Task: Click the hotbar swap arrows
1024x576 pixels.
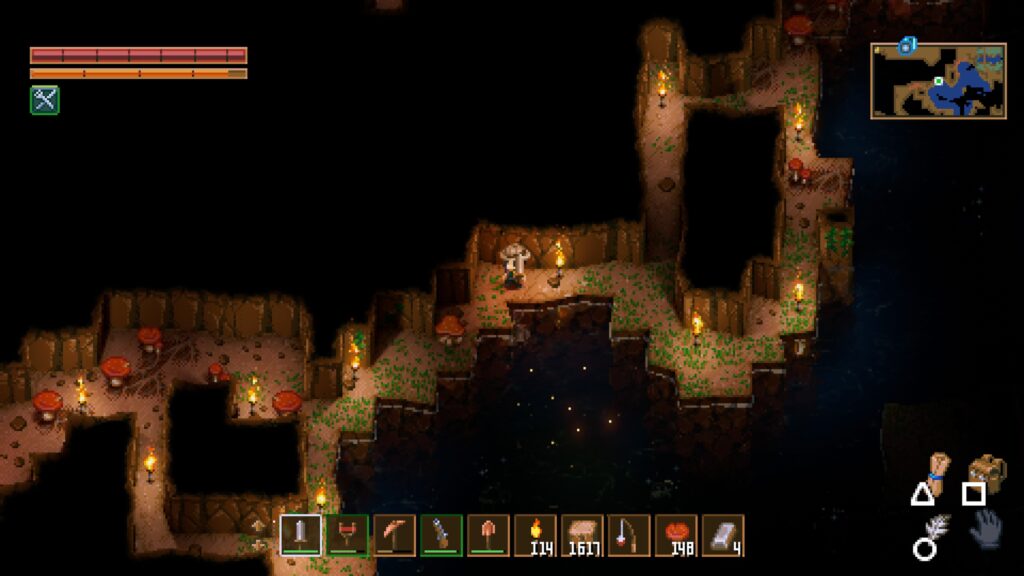Action: (x=260, y=535)
